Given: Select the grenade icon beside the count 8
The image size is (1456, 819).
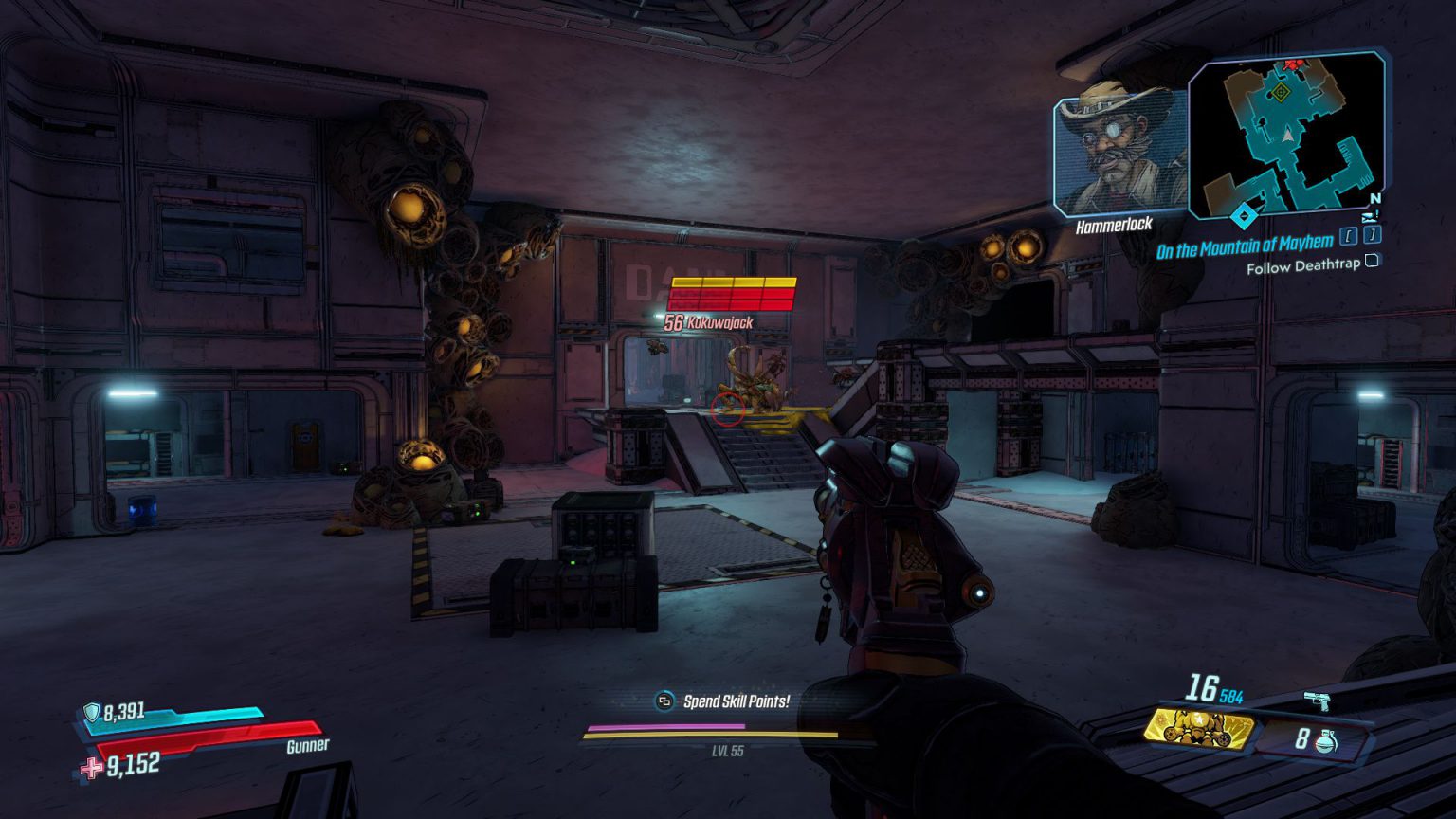Looking at the screenshot, I should click(1325, 742).
